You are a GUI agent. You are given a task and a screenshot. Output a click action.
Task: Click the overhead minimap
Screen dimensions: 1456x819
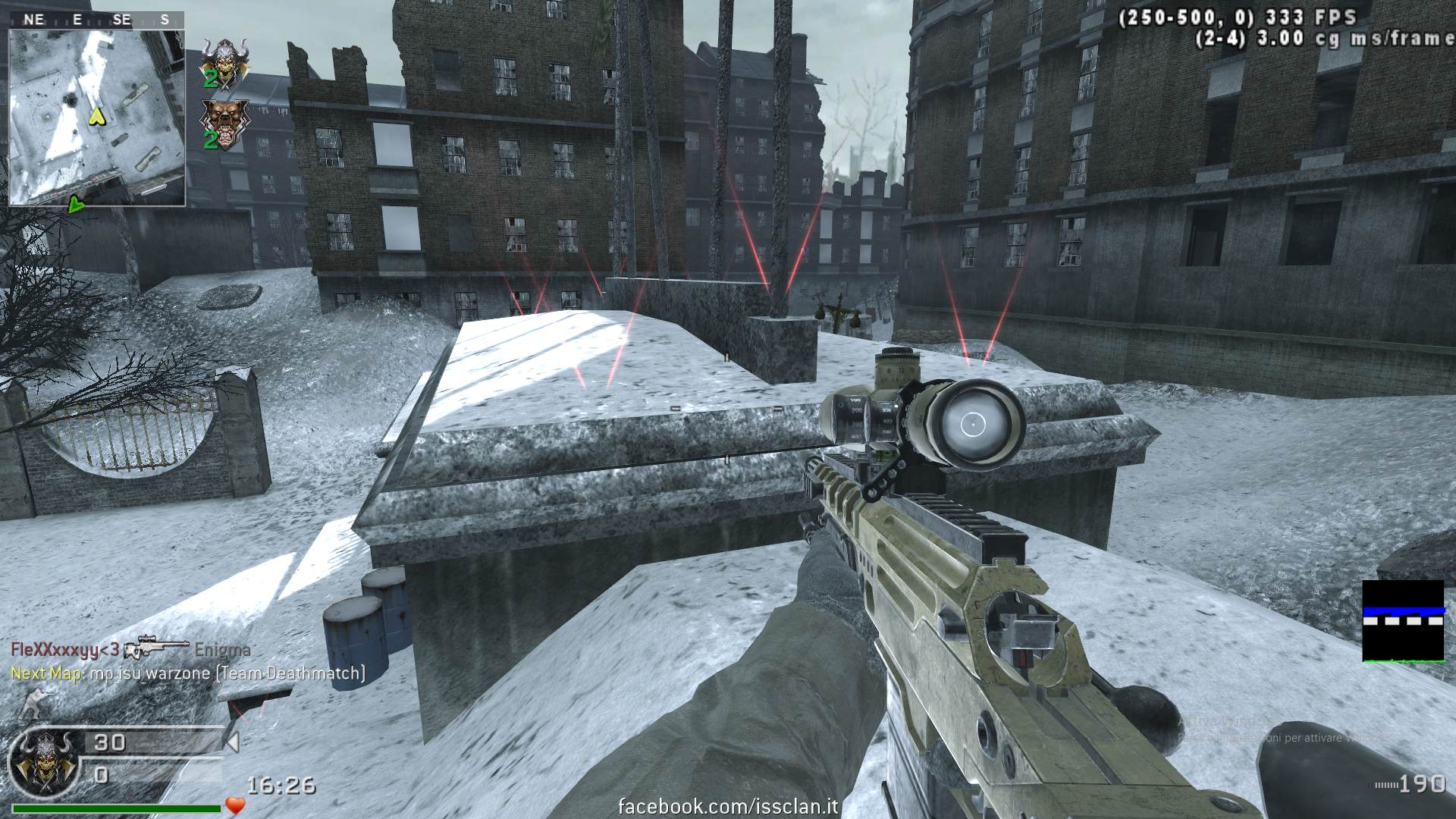click(97, 118)
